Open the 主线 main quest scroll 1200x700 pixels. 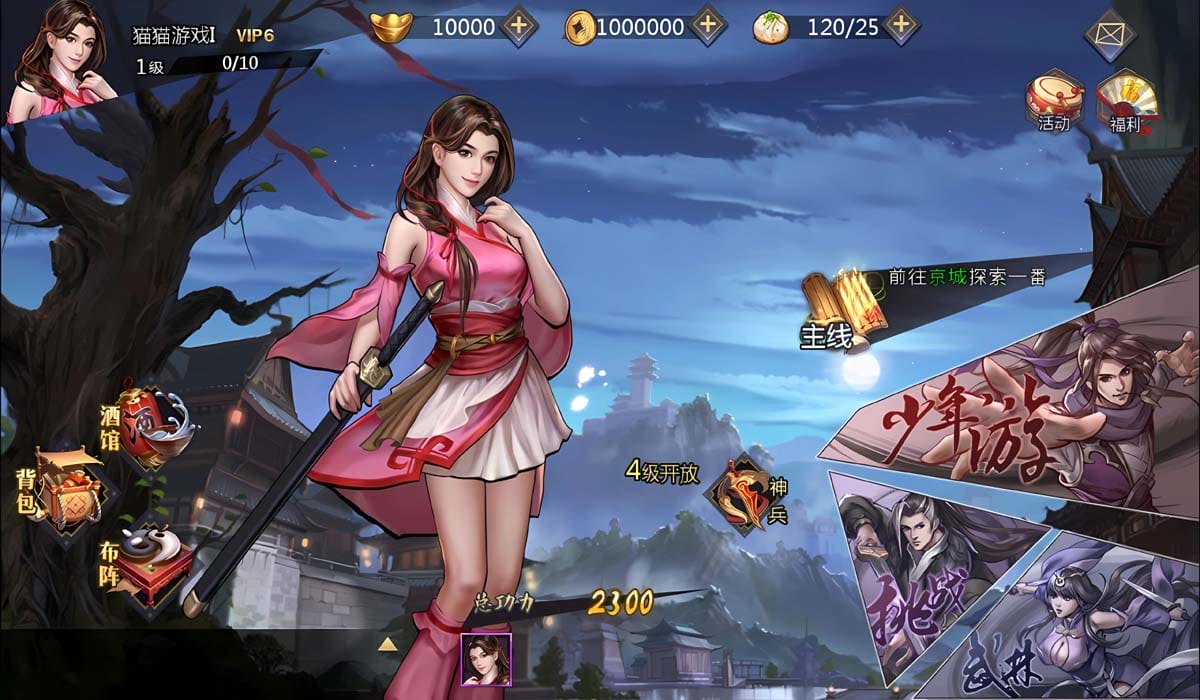[x=838, y=308]
